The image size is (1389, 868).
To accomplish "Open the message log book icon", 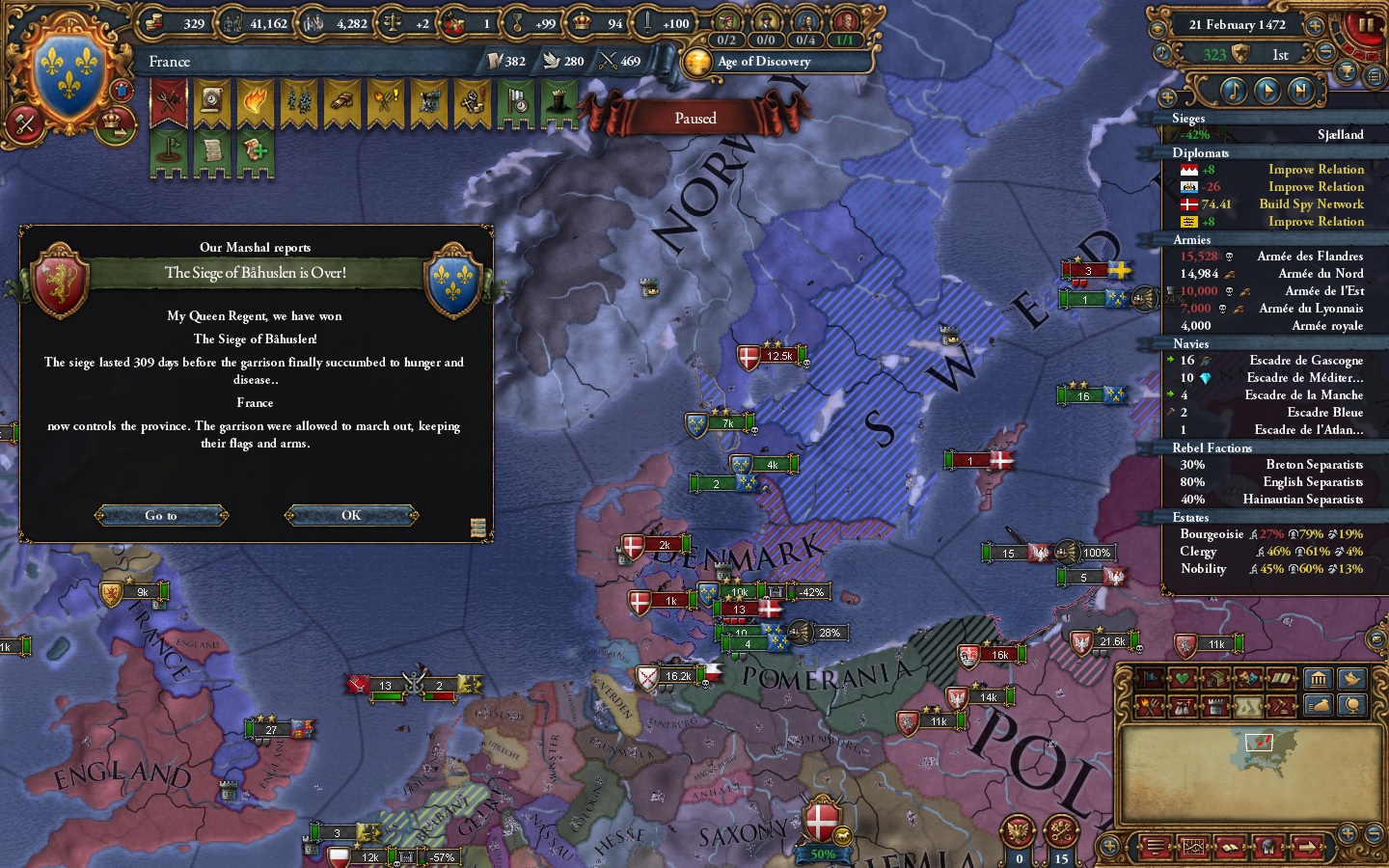I will pos(1231,847).
